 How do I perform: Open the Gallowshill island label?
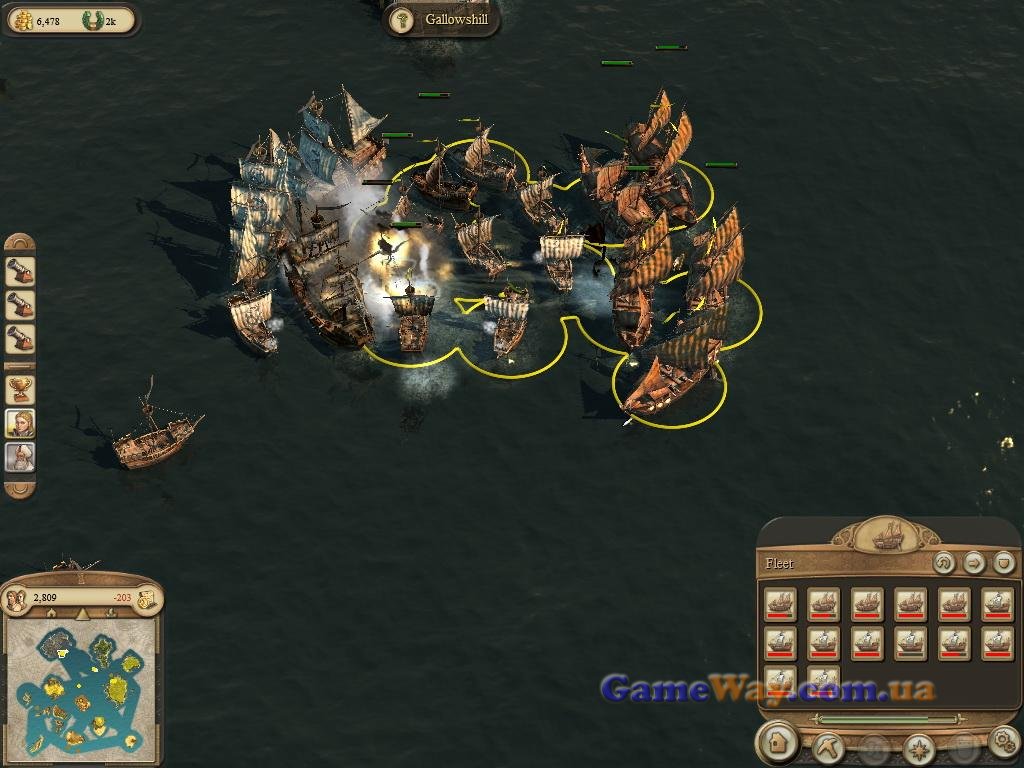(x=442, y=20)
